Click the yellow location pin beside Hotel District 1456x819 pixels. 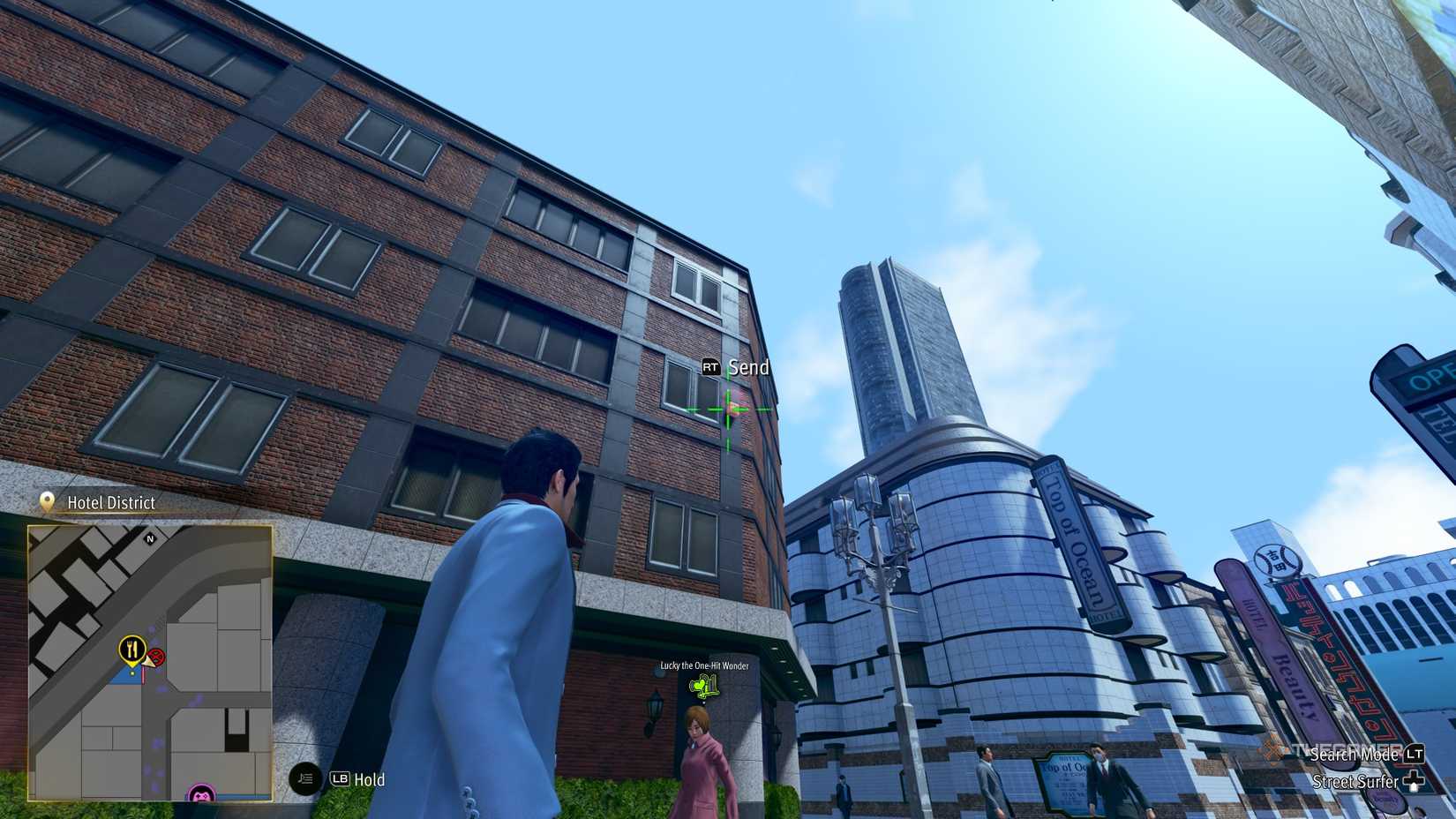[x=46, y=501]
